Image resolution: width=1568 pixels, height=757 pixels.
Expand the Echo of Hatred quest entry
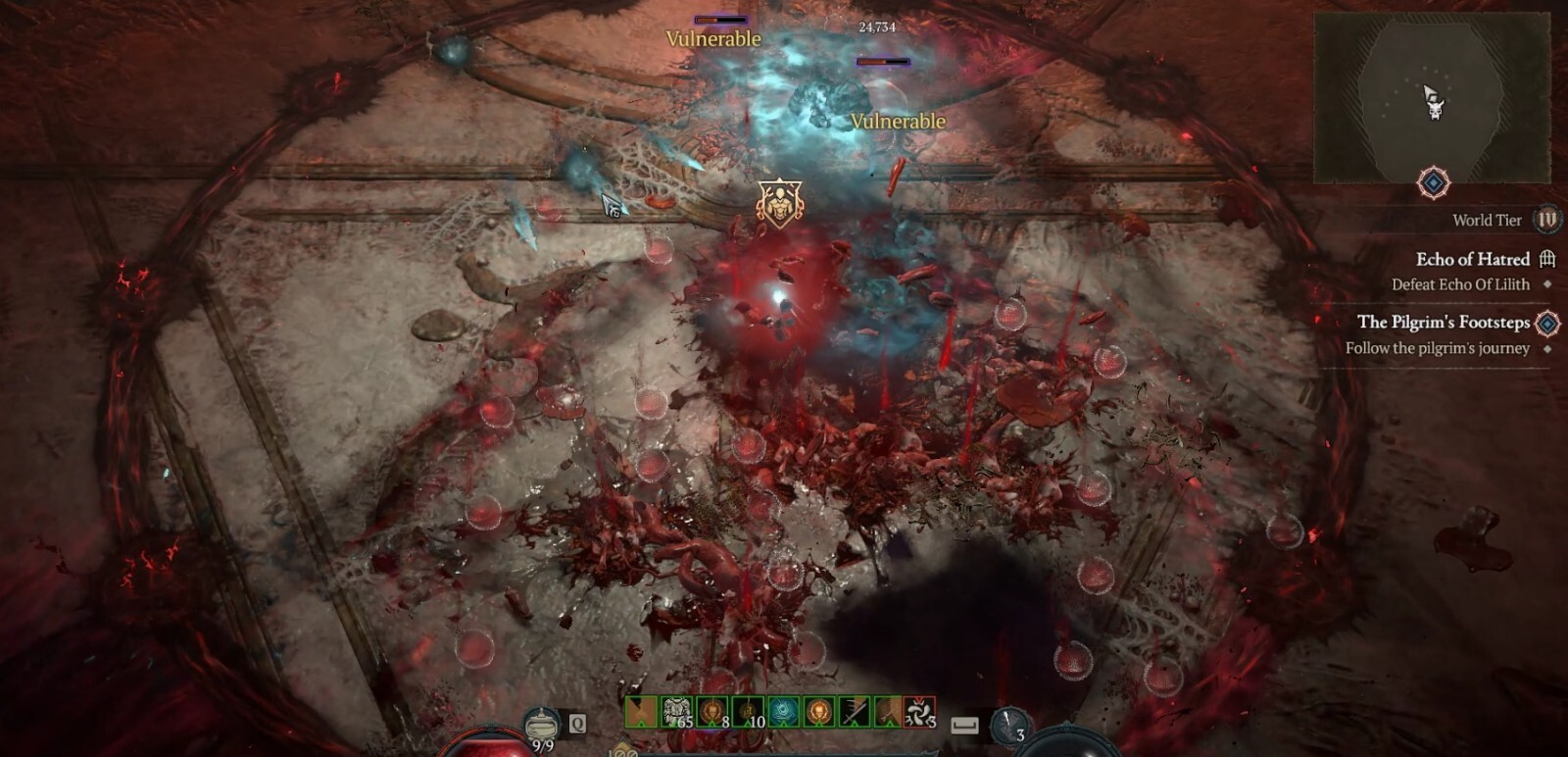point(1474,259)
